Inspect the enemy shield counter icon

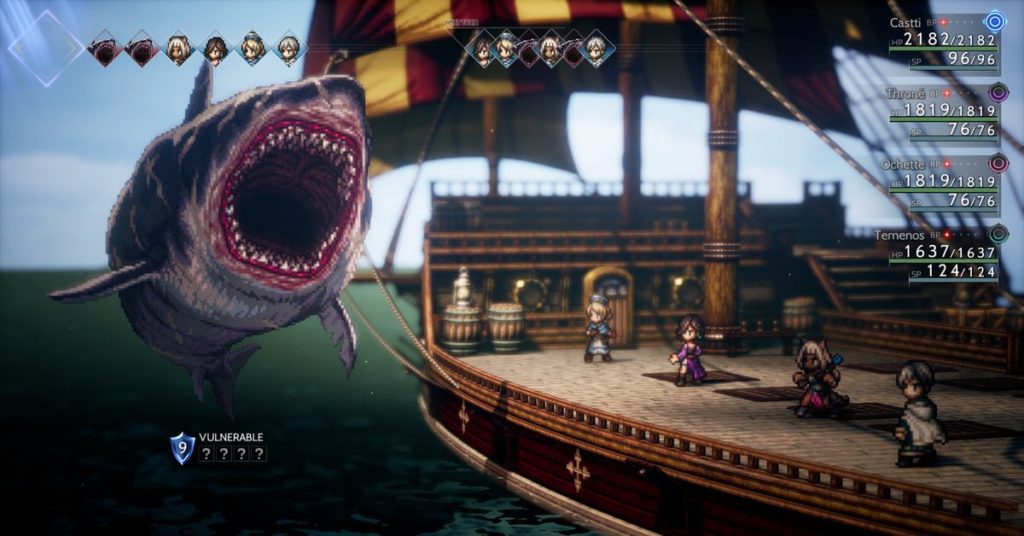click(x=181, y=447)
